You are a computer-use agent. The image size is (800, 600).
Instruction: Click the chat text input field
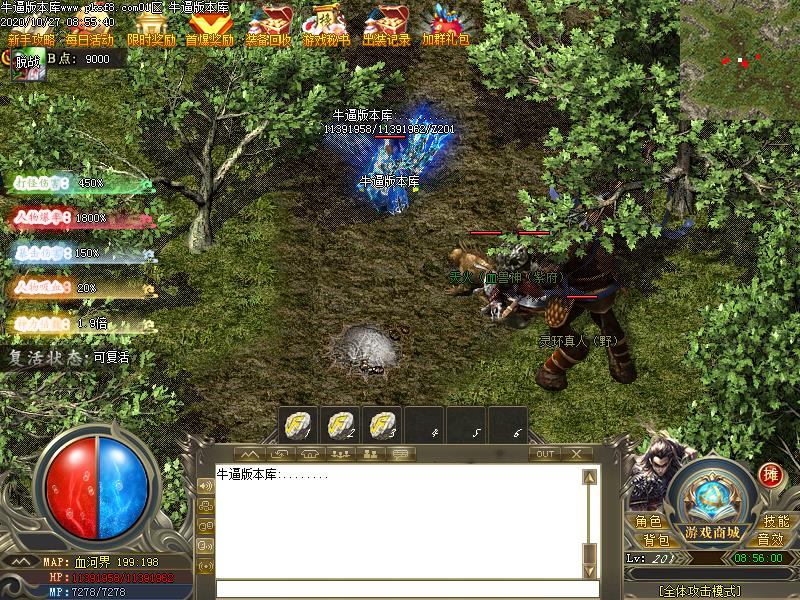pyautogui.click(x=400, y=589)
